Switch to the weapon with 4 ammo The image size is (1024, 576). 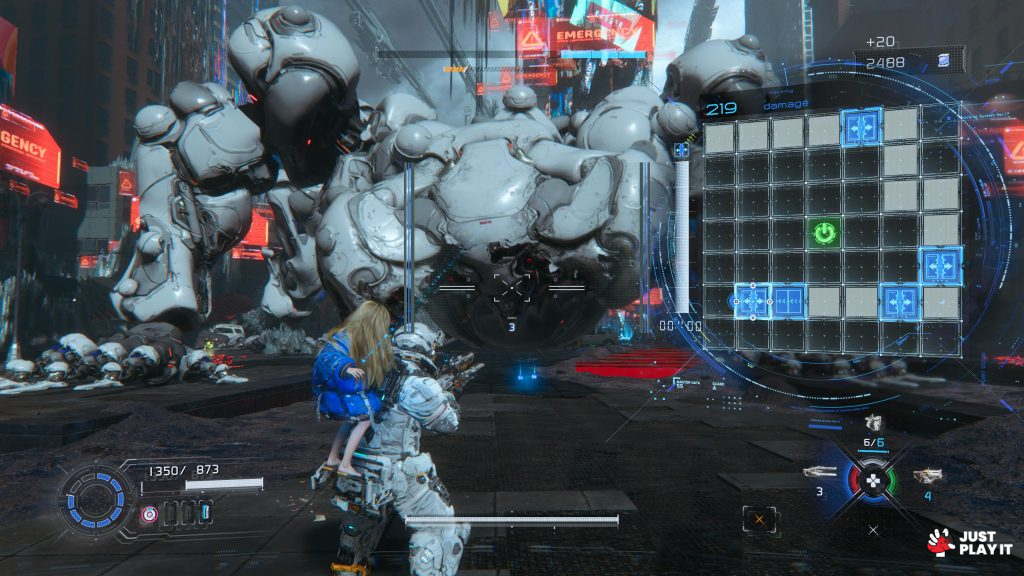click(927, 475)
